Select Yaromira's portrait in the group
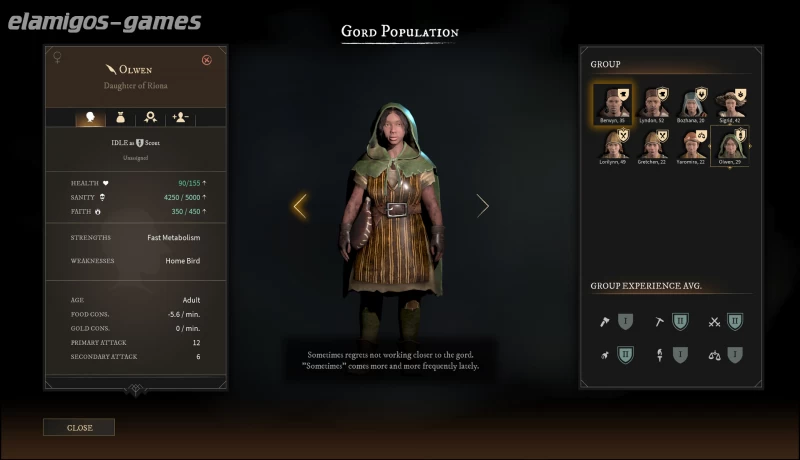Screen dimensions: 800x460 pyautogui.click(x=694, y=145)
